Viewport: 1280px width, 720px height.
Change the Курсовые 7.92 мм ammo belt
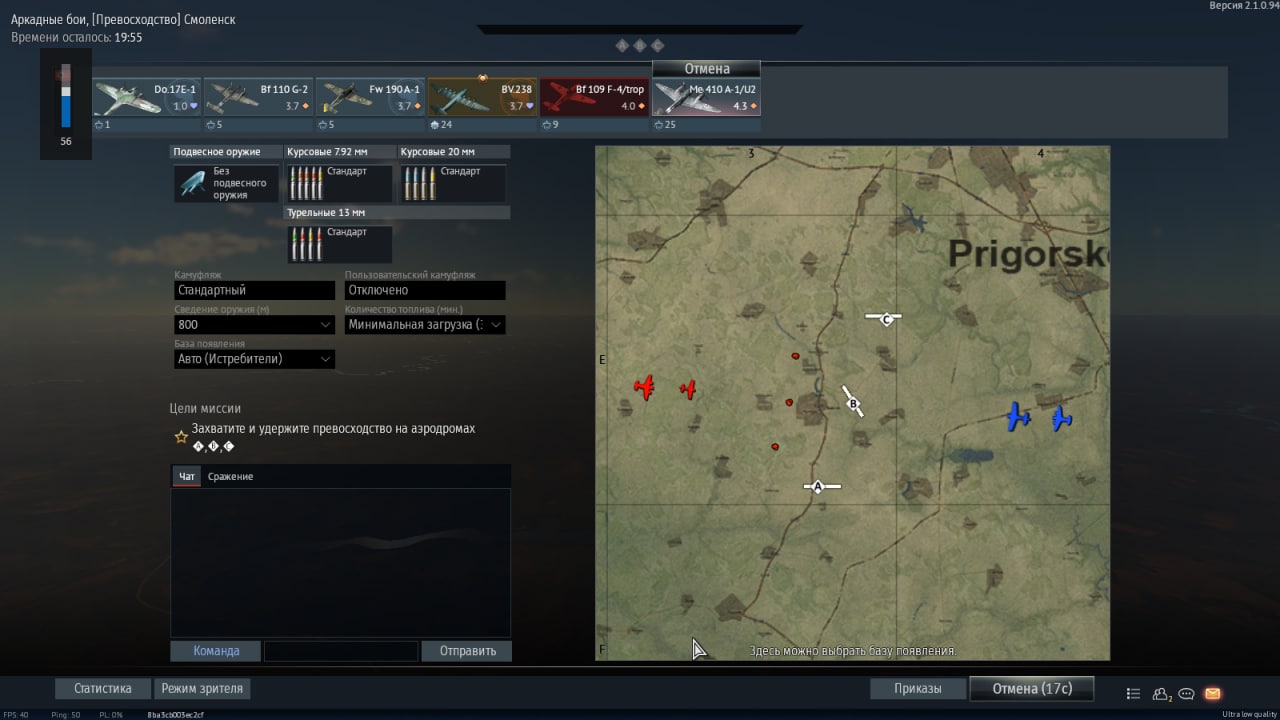pos(339,184)
